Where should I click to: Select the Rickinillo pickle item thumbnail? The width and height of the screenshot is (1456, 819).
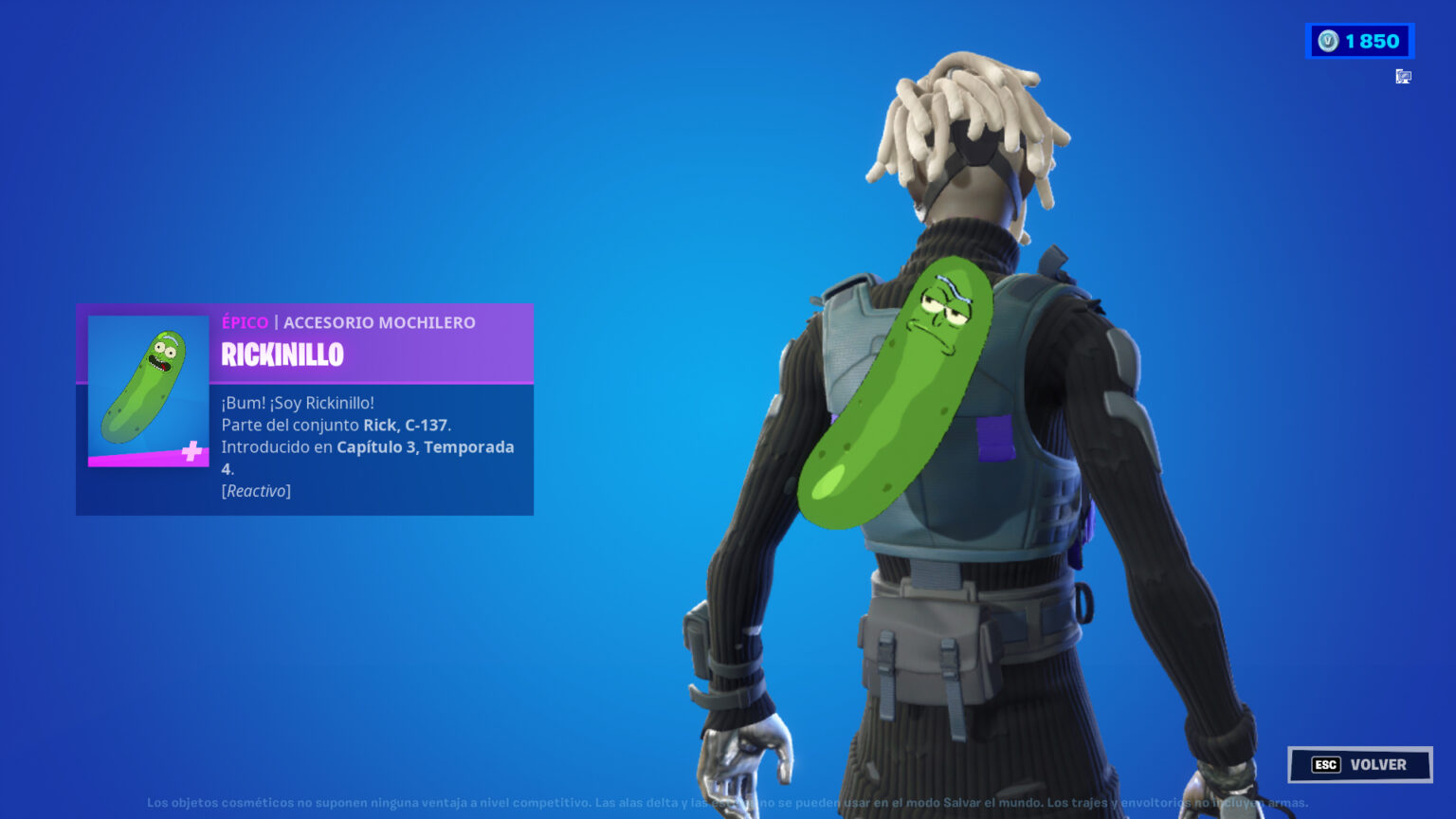[149, 391]
